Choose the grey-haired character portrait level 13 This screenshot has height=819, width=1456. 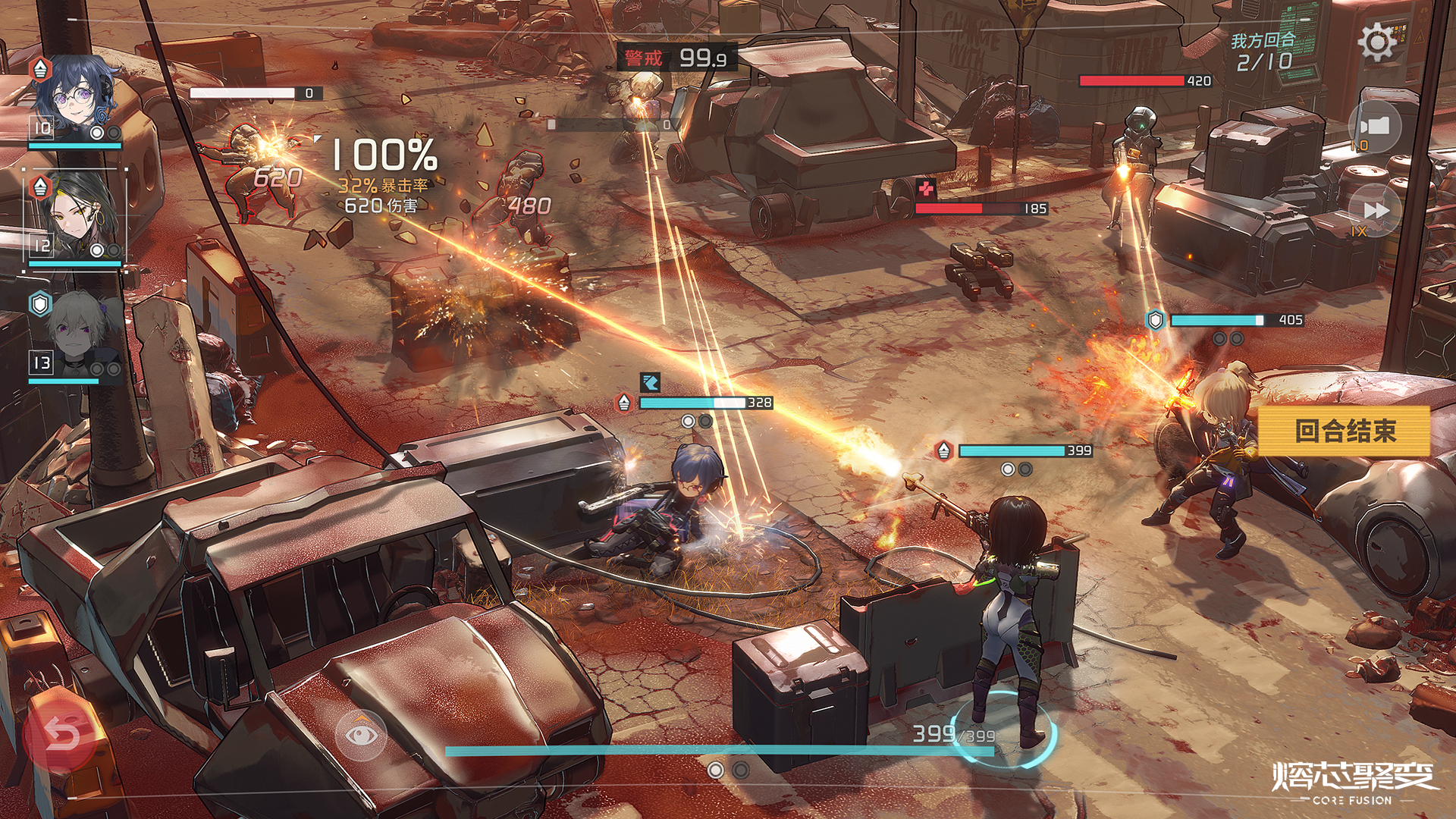(x=76, y=334)
